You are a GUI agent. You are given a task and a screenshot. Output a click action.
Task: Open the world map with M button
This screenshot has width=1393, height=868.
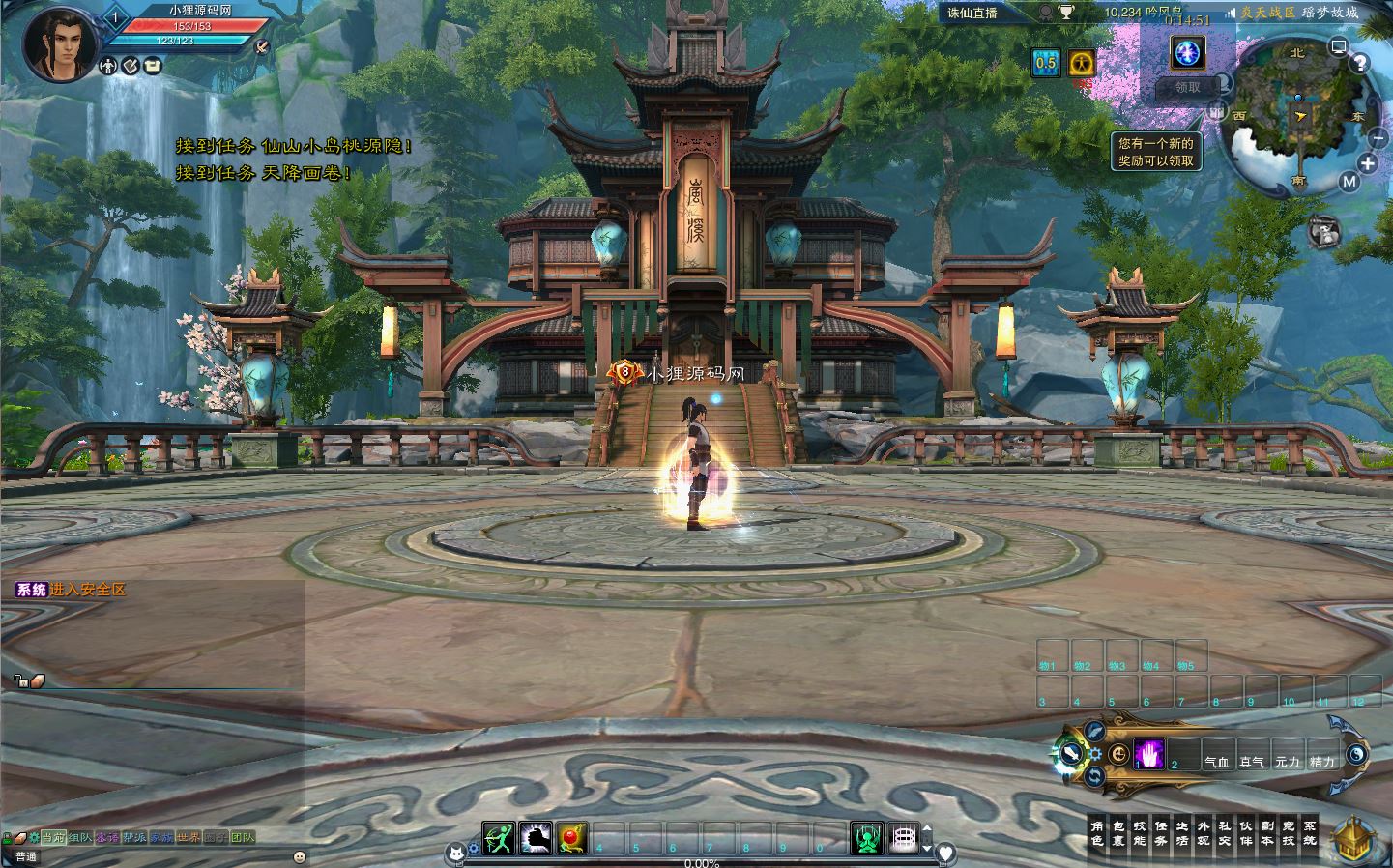pos(1349,181)
